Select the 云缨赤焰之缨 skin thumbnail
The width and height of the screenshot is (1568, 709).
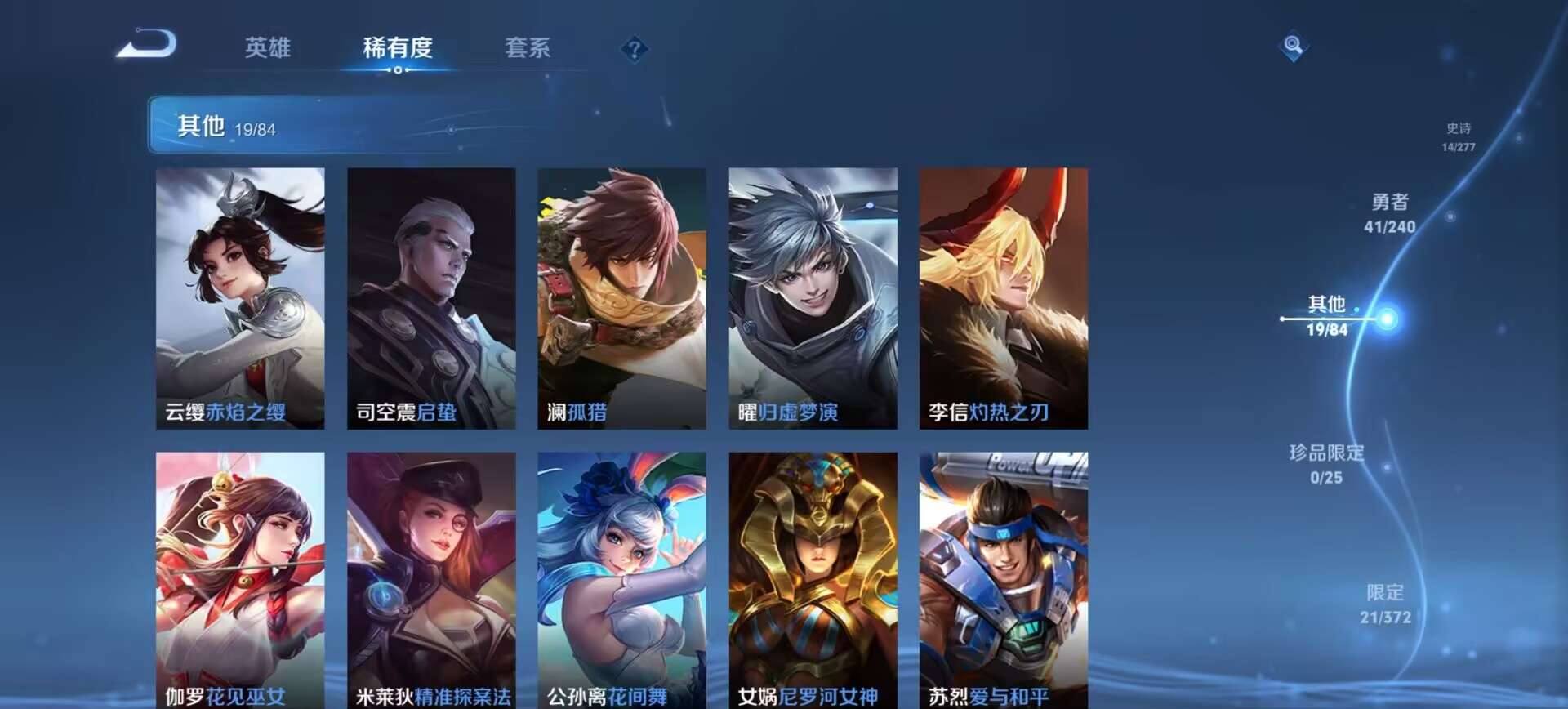240,294
